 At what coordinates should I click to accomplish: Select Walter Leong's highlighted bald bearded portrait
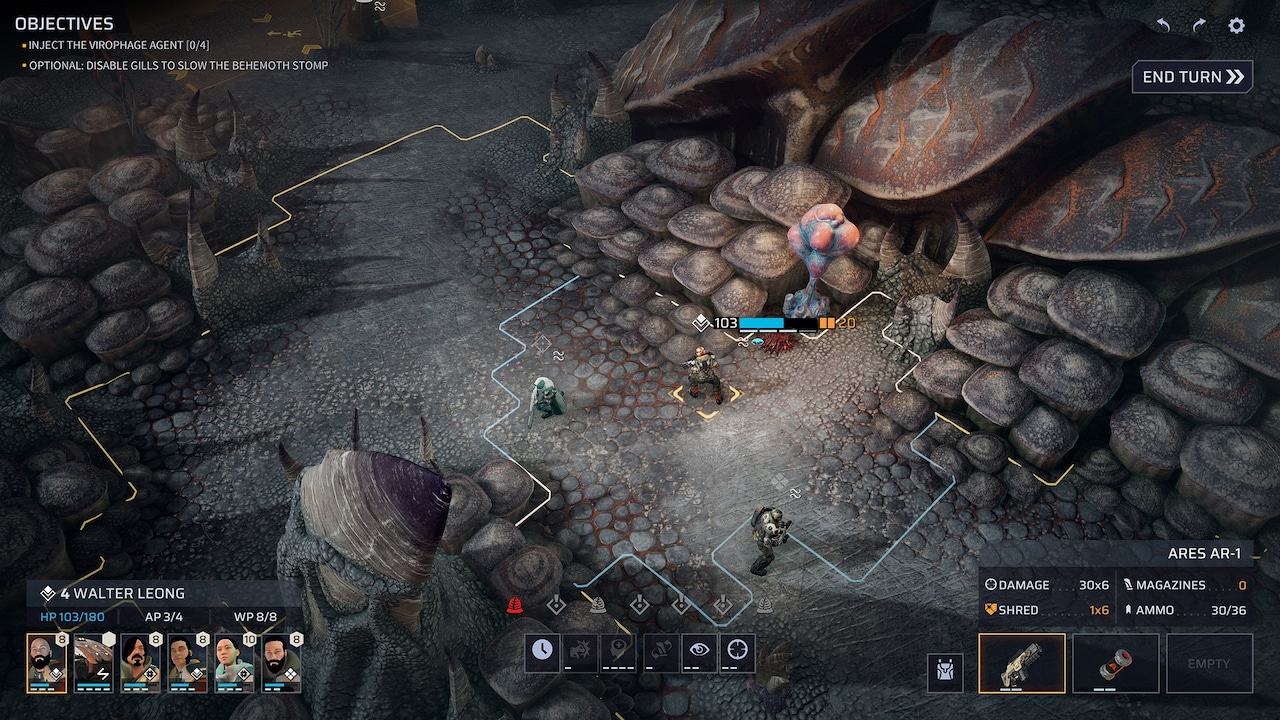tap(46, 662)
